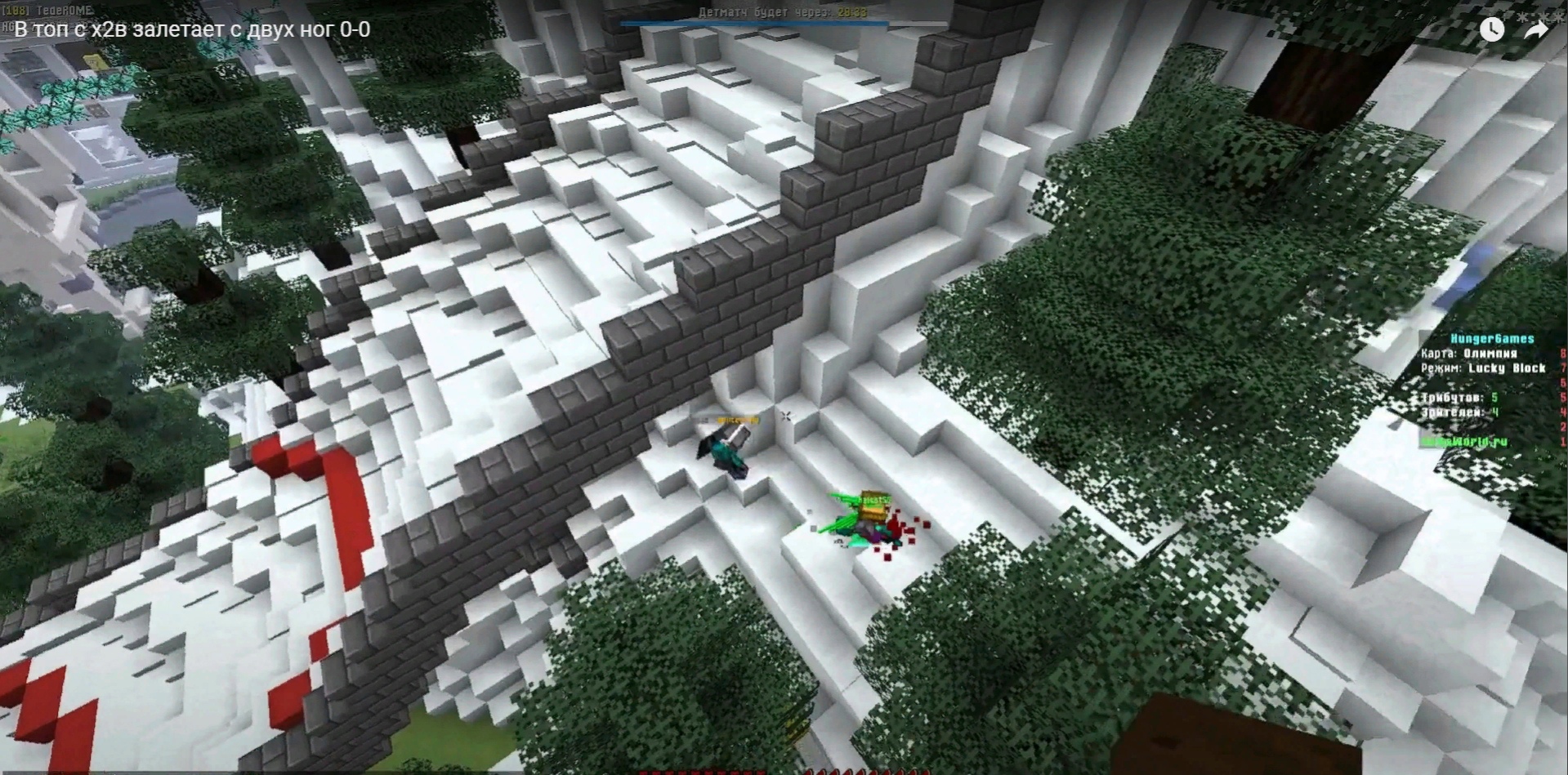Click the crosshair at the center of the screen
The width and height of the screenshot is (1568, 775).
(786, 416)
